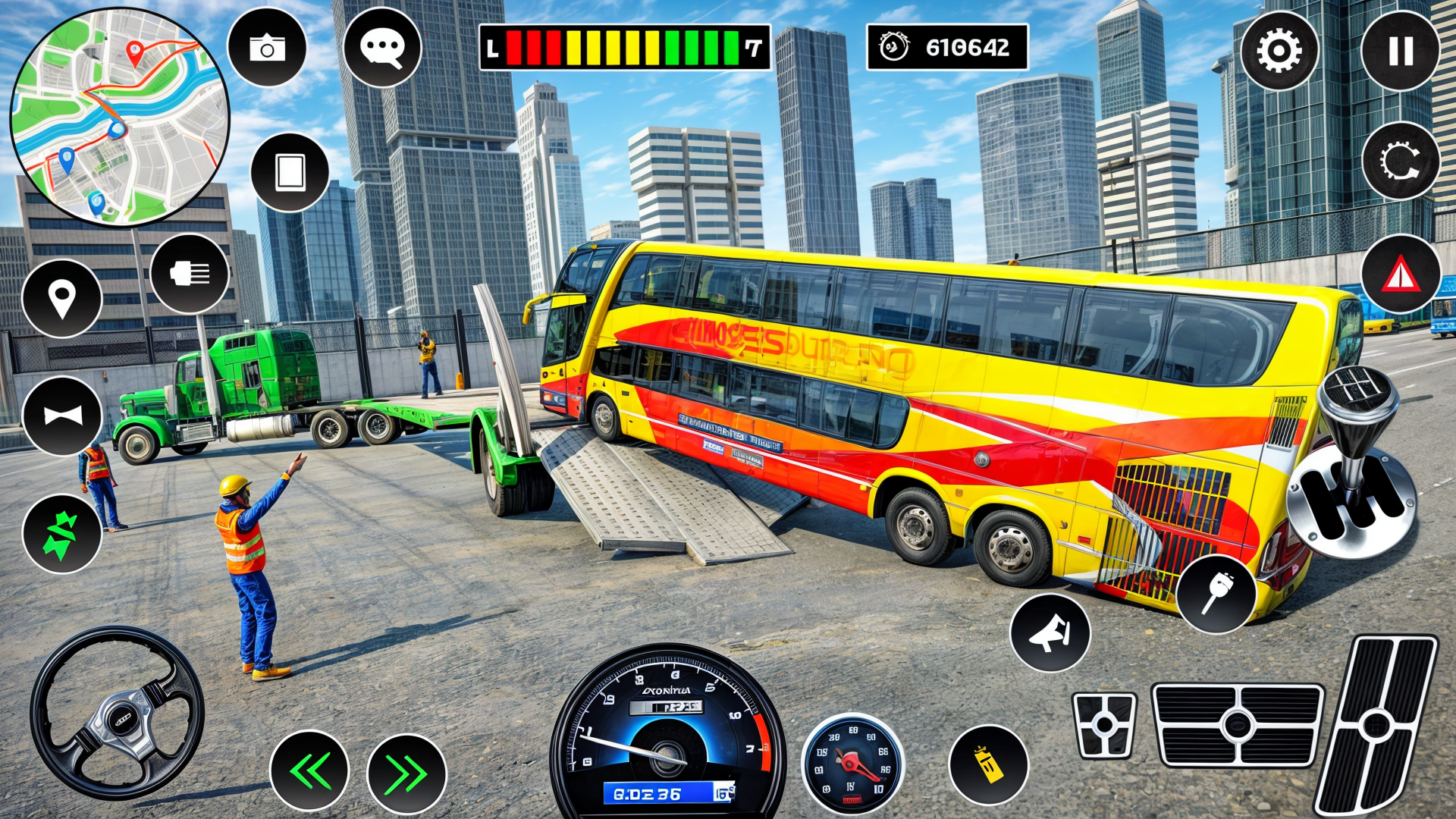Pause the game
The height and width of the screenshot is (819, 1456).
point(1403,49)
